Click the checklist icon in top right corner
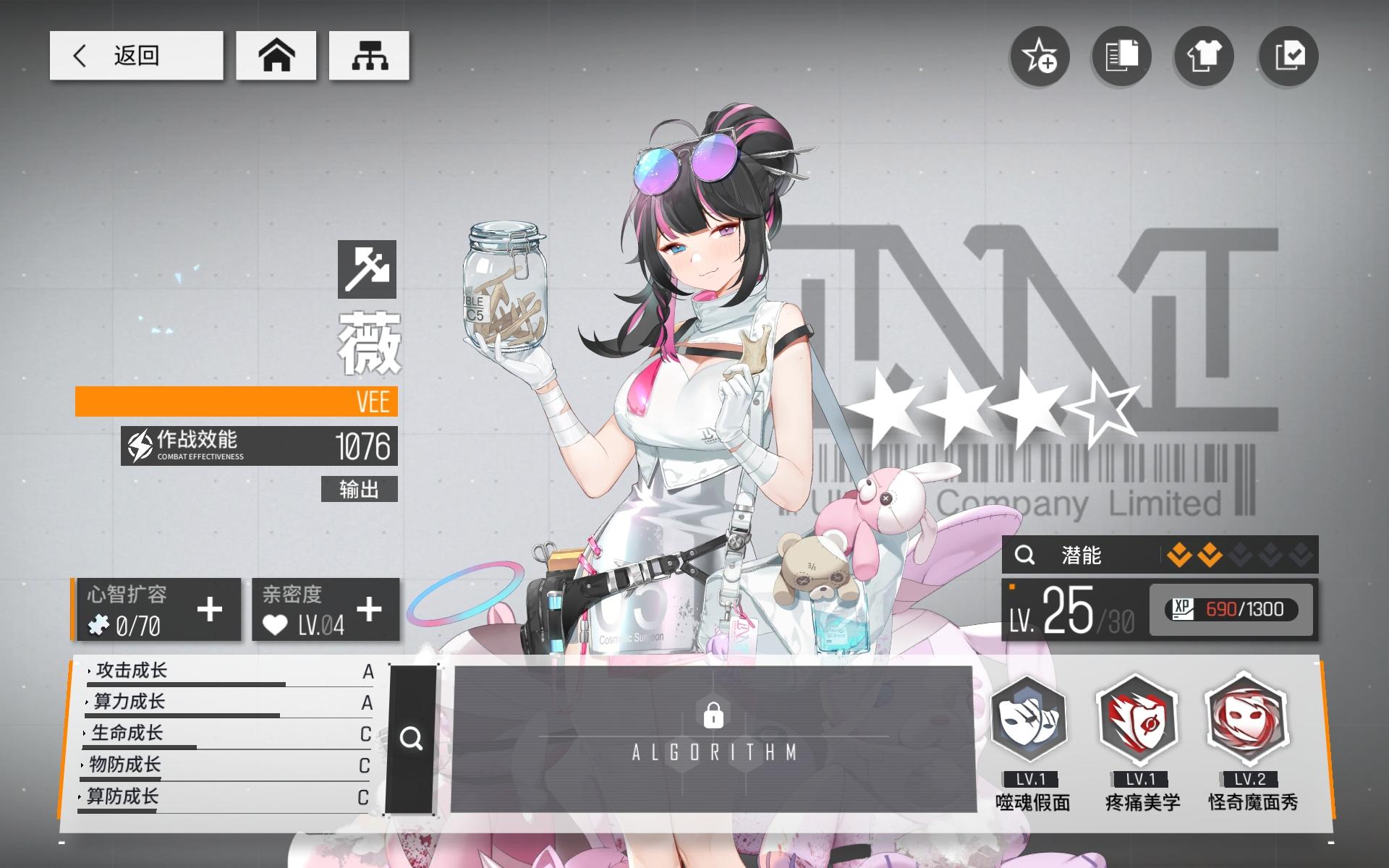 pos(1288,57)
